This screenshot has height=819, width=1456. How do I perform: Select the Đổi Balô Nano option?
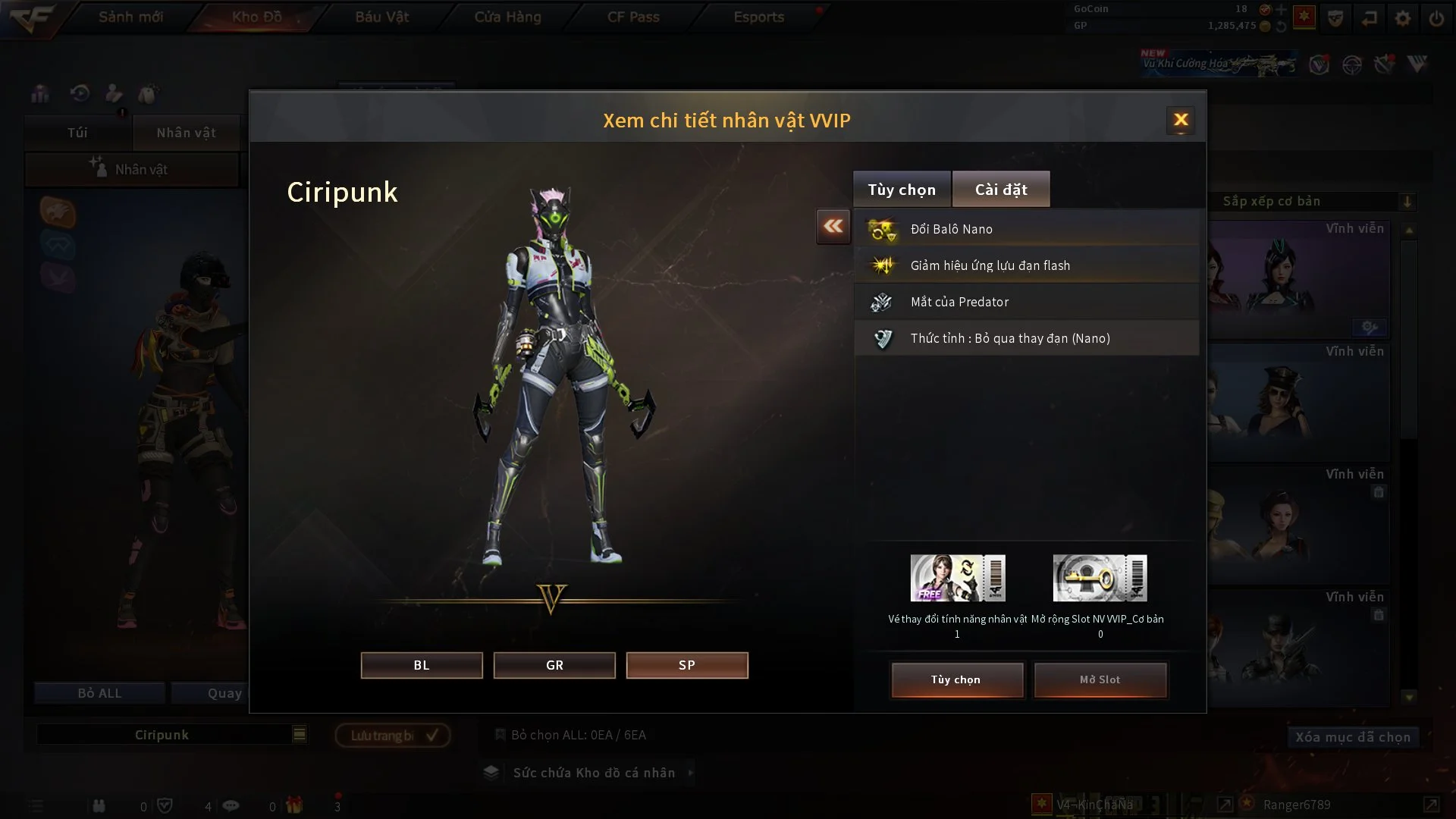point(1027,229)
